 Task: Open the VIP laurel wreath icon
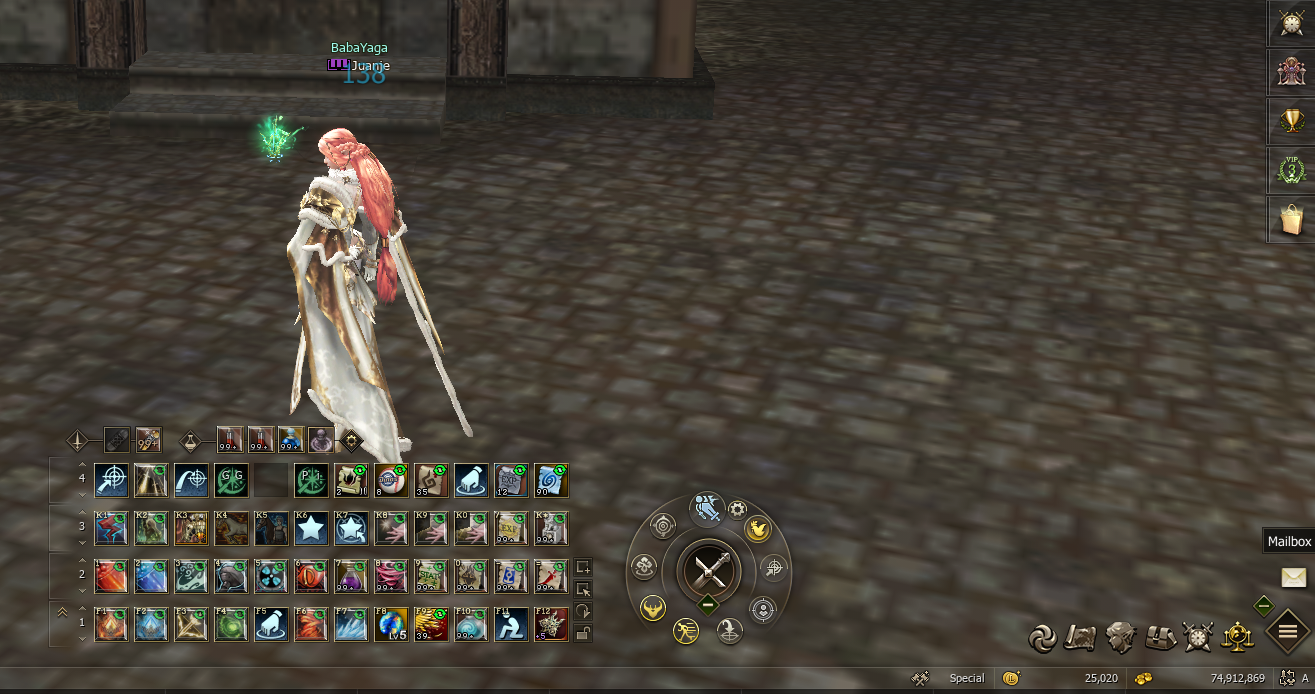[1292, 170]
